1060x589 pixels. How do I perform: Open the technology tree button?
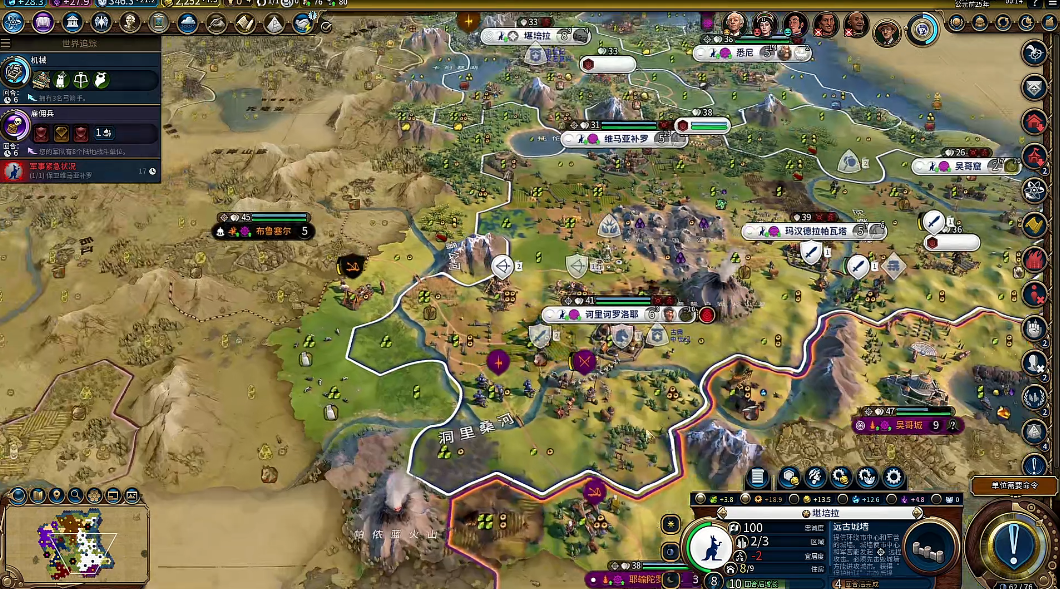(x=14, y=22)
